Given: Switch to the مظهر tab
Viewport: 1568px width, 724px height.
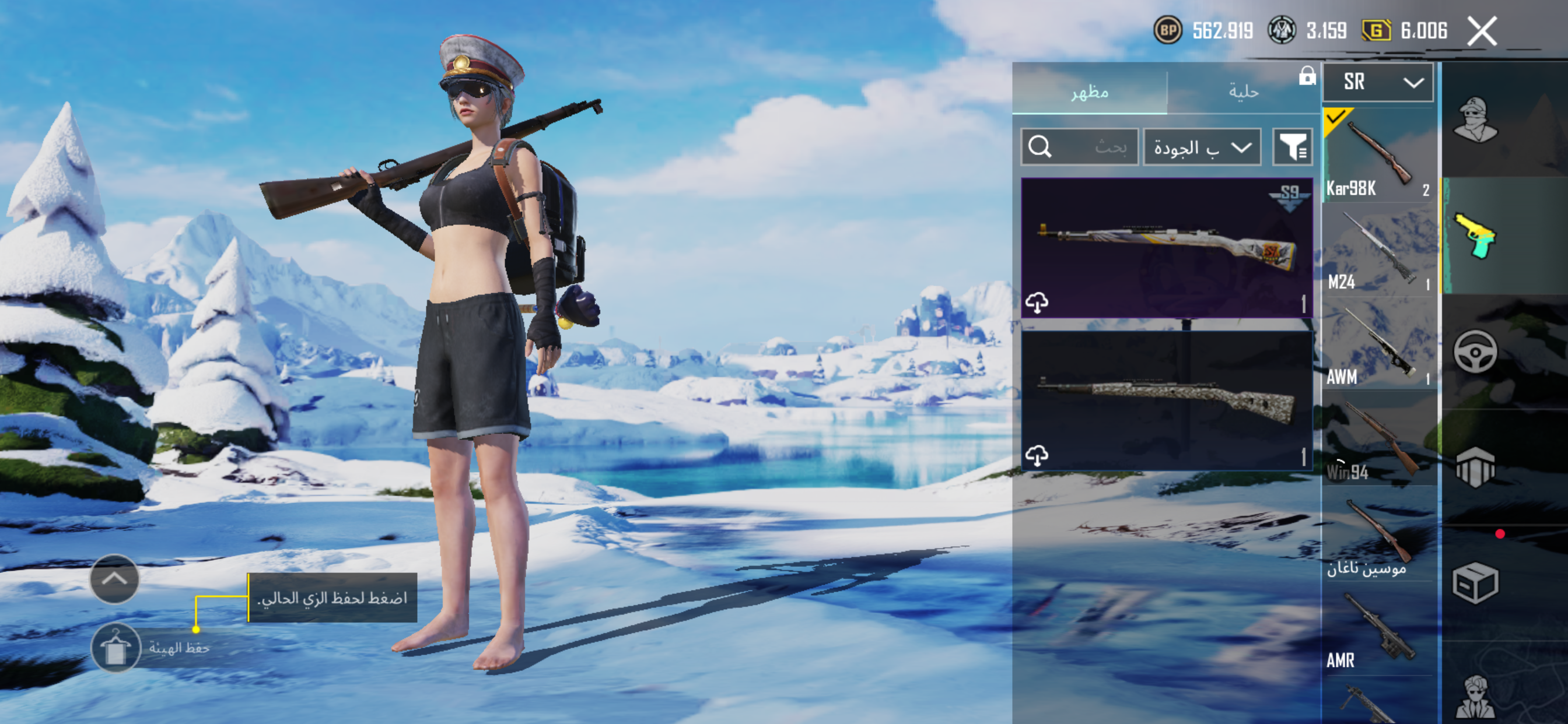Looking at the screenshot, I should [x=1089, y=93].
